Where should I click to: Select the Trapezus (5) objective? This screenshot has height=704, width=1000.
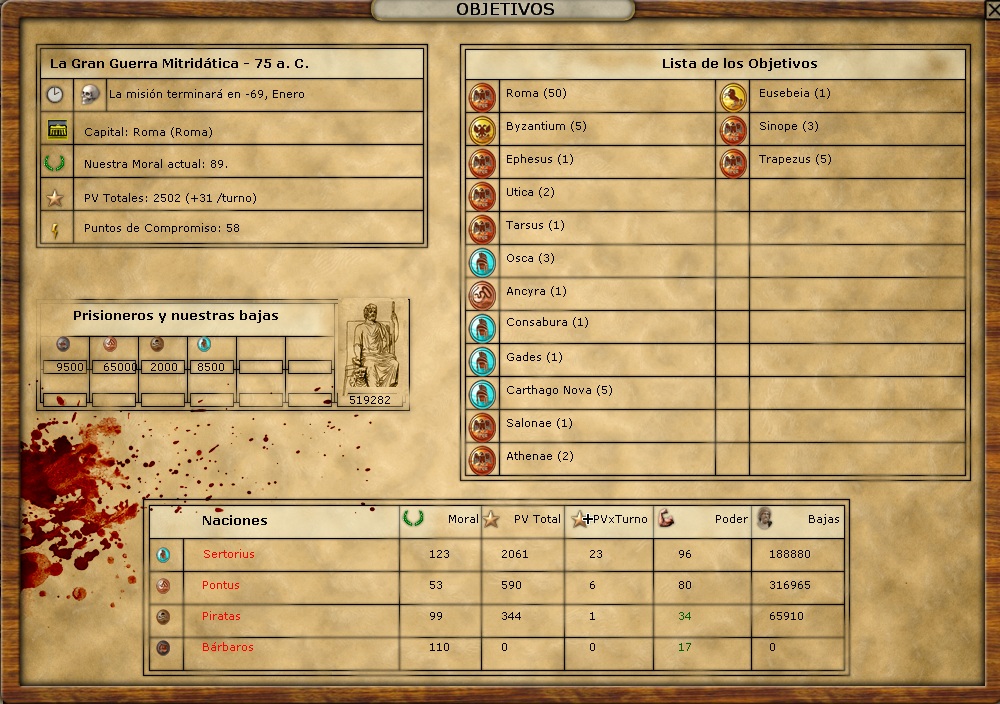point(794,160)
